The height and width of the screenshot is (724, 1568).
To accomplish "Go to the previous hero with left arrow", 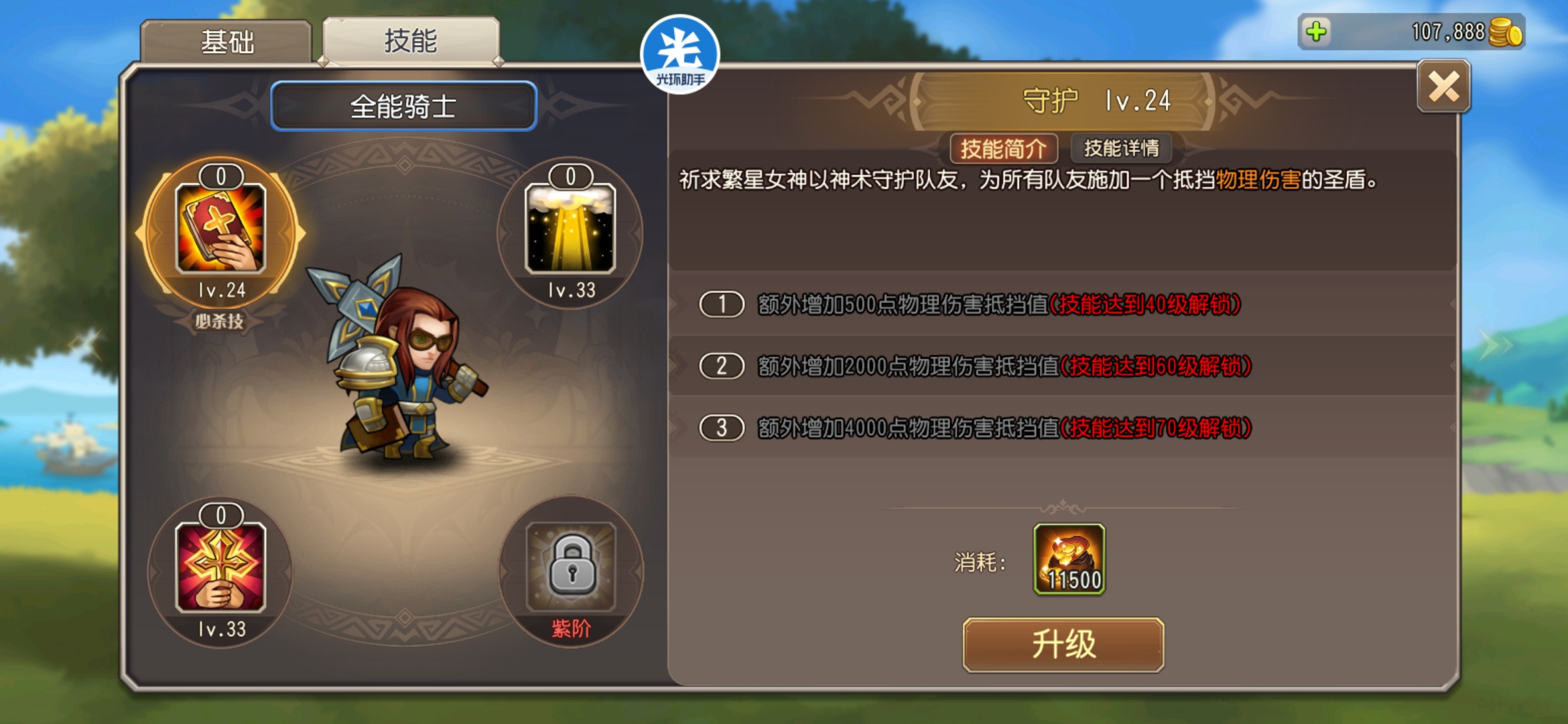I will (85, 345).
